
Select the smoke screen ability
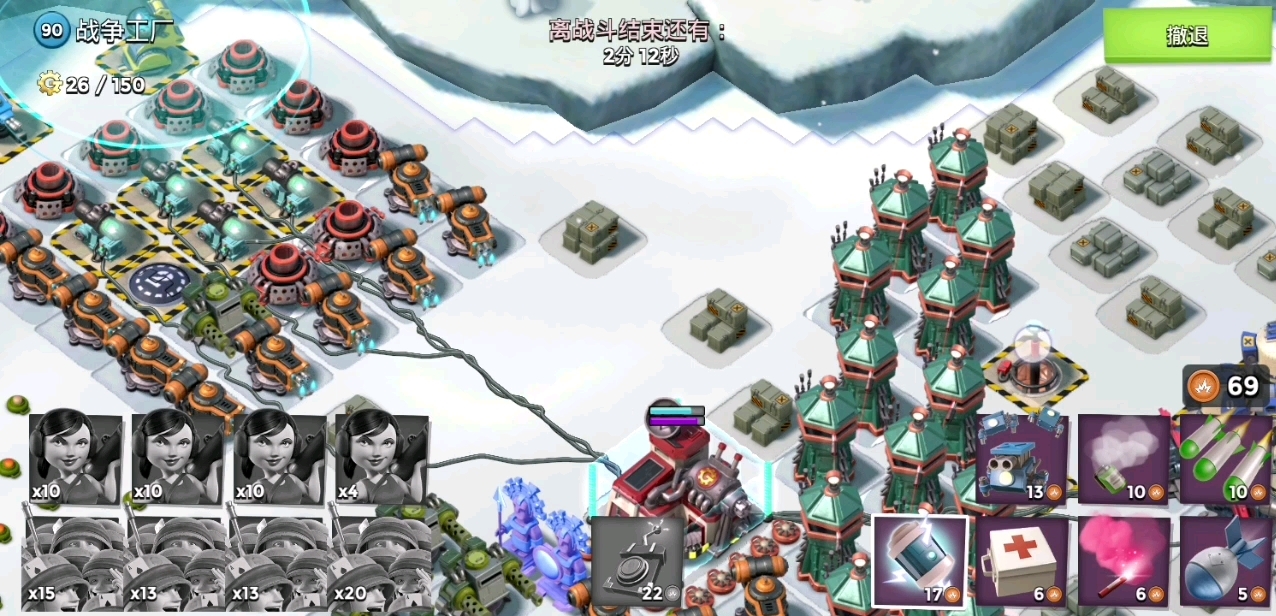[x=1124, y=459]
